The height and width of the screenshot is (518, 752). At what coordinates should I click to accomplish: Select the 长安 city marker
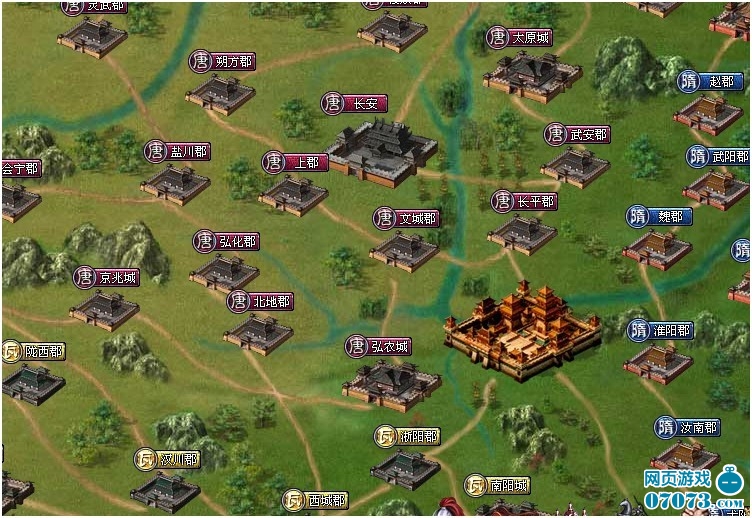[x=355, y=103]
